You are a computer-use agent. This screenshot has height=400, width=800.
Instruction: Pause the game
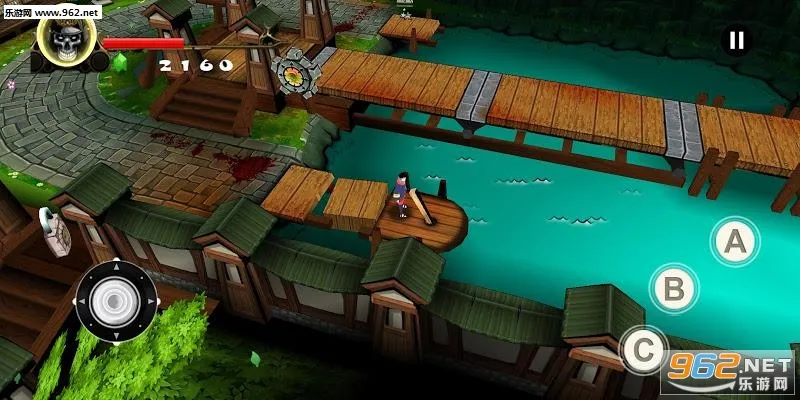(736, 40)
